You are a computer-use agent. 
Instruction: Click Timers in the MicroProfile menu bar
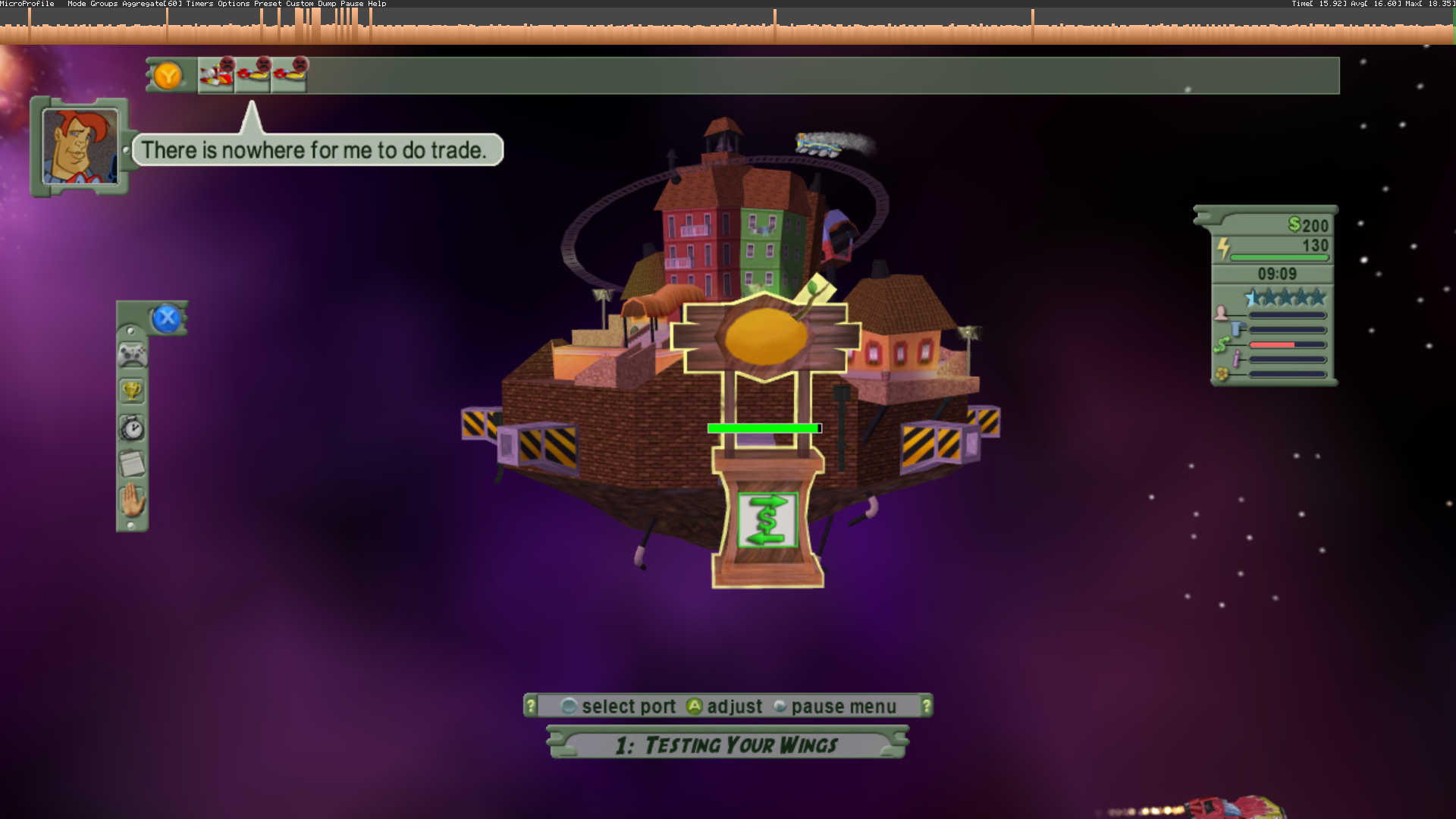click(x=199, y=3)
